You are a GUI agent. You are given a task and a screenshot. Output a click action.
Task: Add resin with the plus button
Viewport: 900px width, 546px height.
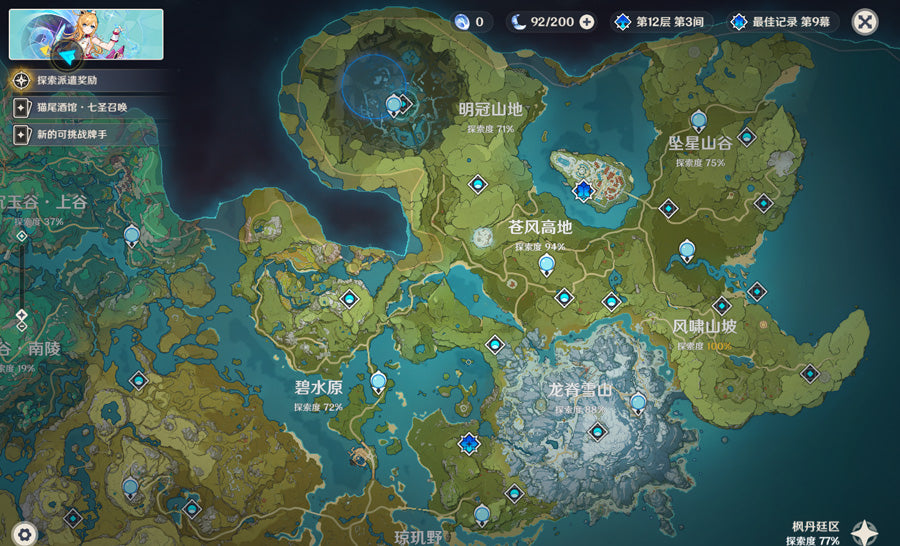click(586, 22)
